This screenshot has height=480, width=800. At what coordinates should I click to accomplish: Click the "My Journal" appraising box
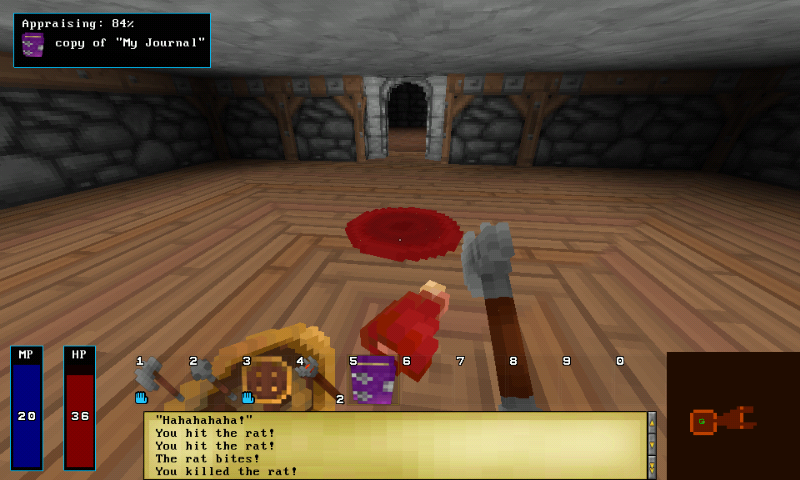112,40
